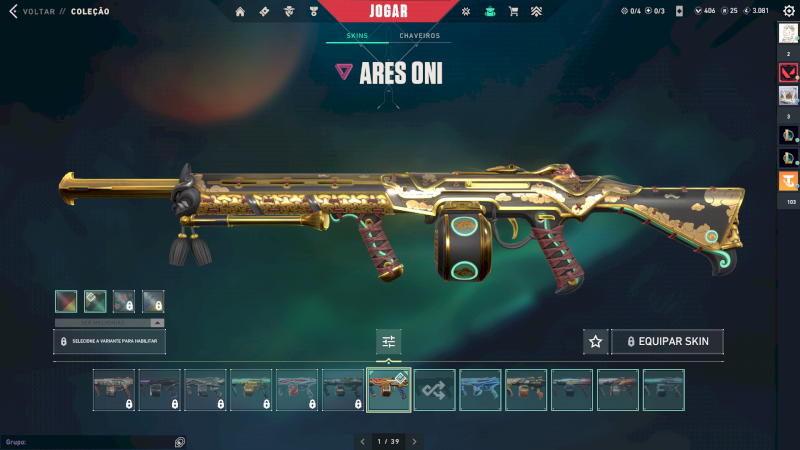Equip skin with the Equipar Skin button
Image resolution: width=800 pixels, height=450 pixels.
pos(667,342)
